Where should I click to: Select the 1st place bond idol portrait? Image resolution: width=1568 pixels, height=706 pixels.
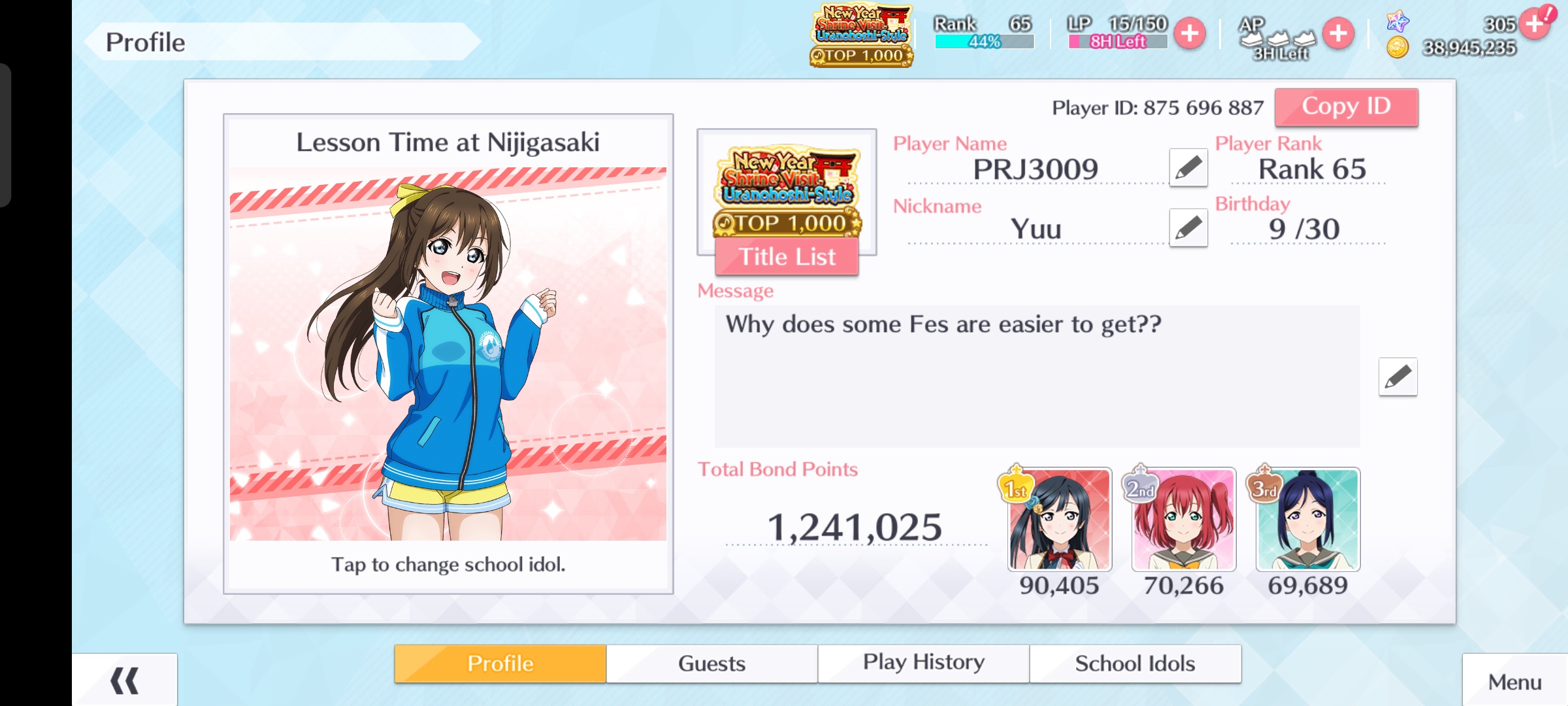point(1059,520)
